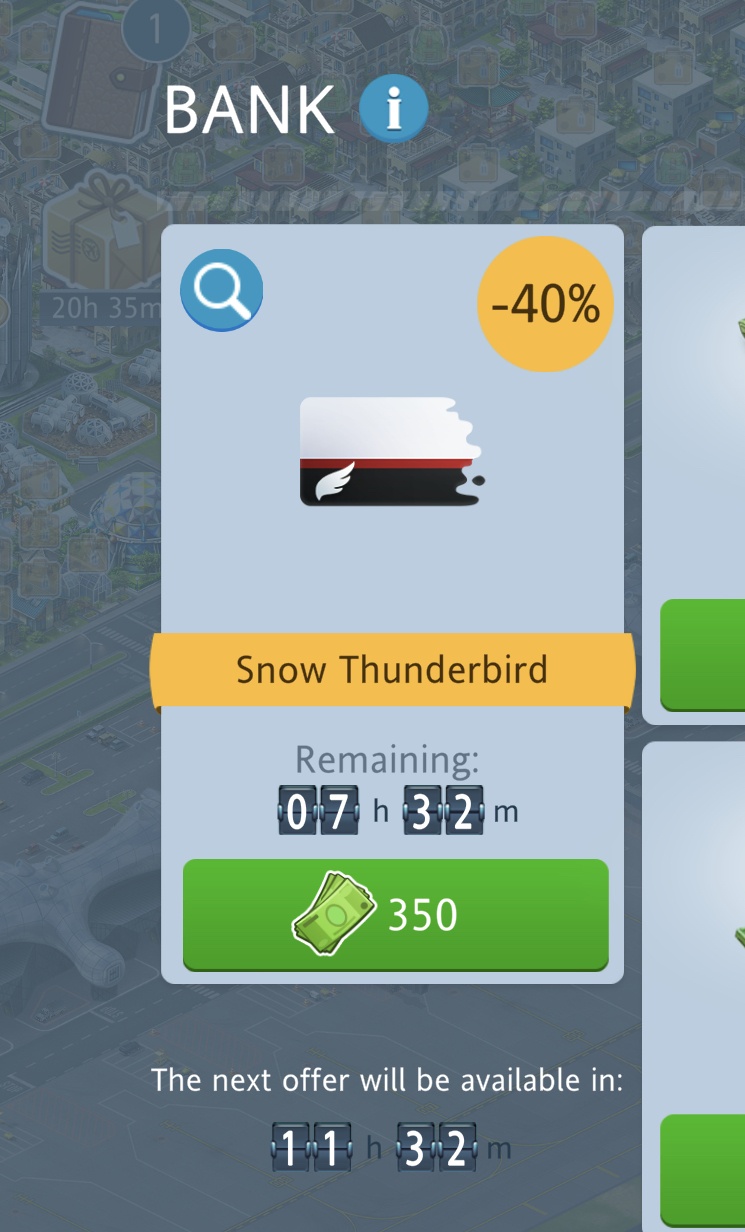Select the Snow Thunderbird livery image

tap(391, 451)
